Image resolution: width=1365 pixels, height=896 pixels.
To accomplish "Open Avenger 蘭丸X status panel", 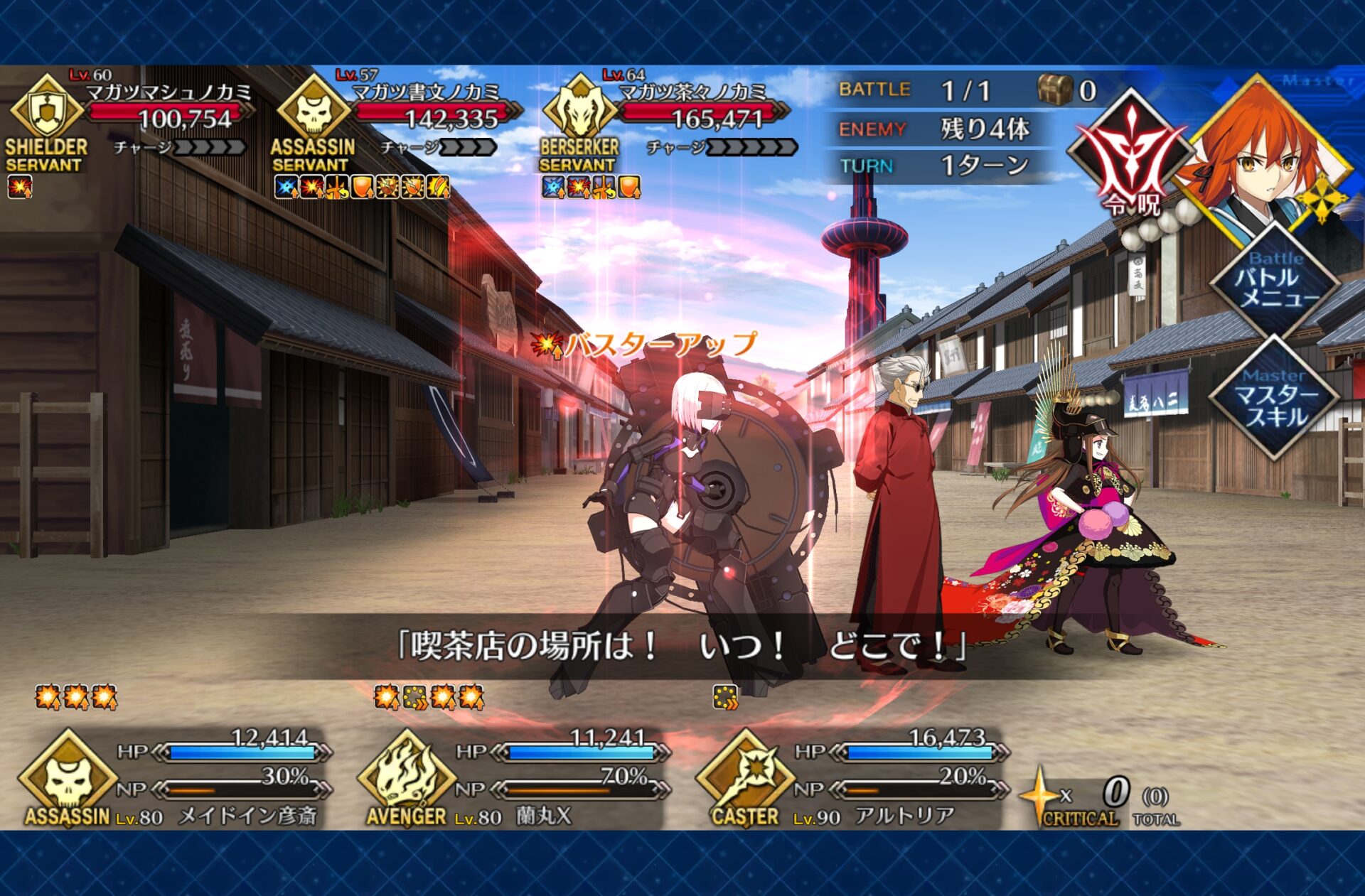I will 513,778.
